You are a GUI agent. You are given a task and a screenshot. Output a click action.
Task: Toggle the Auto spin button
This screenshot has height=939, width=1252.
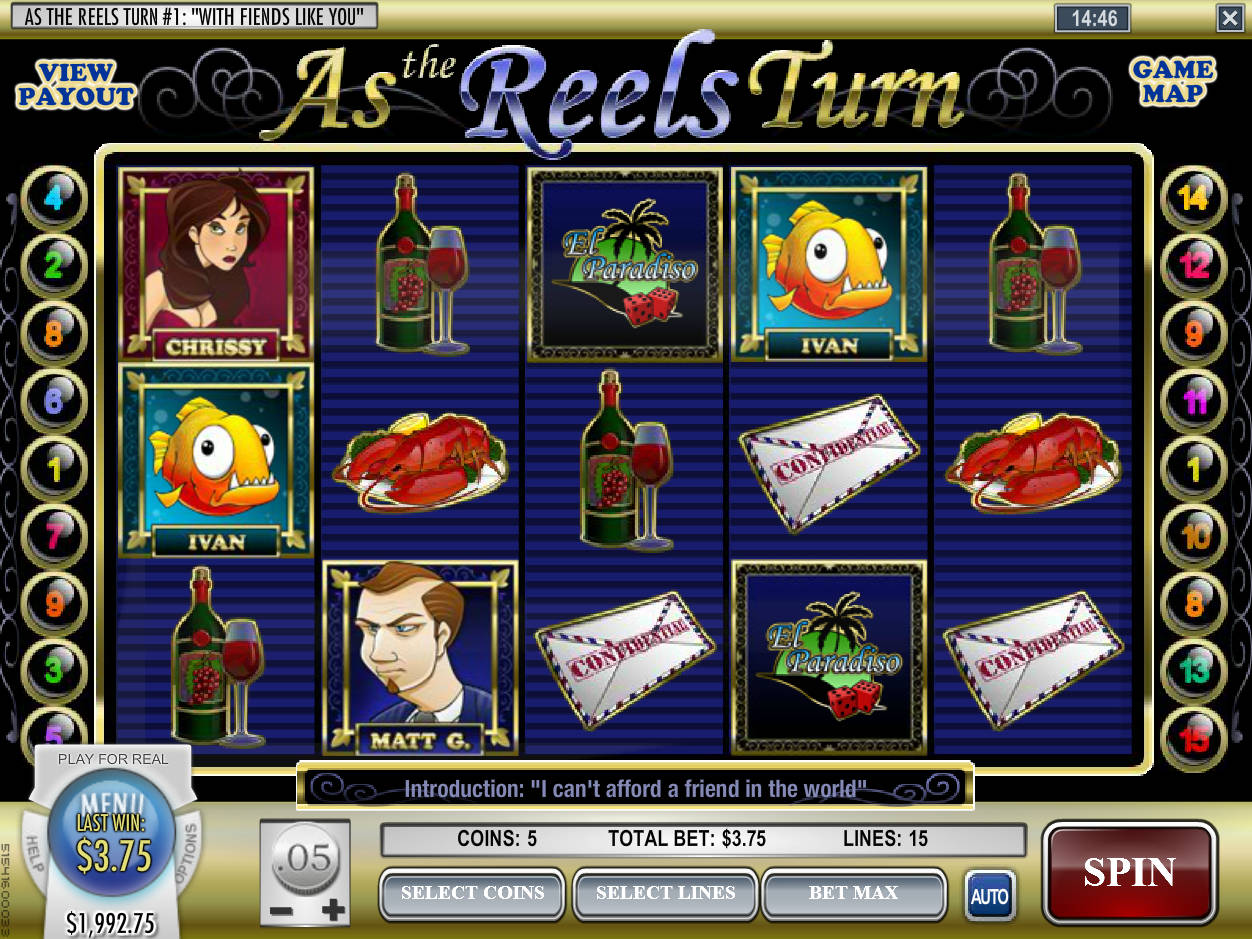988,896
